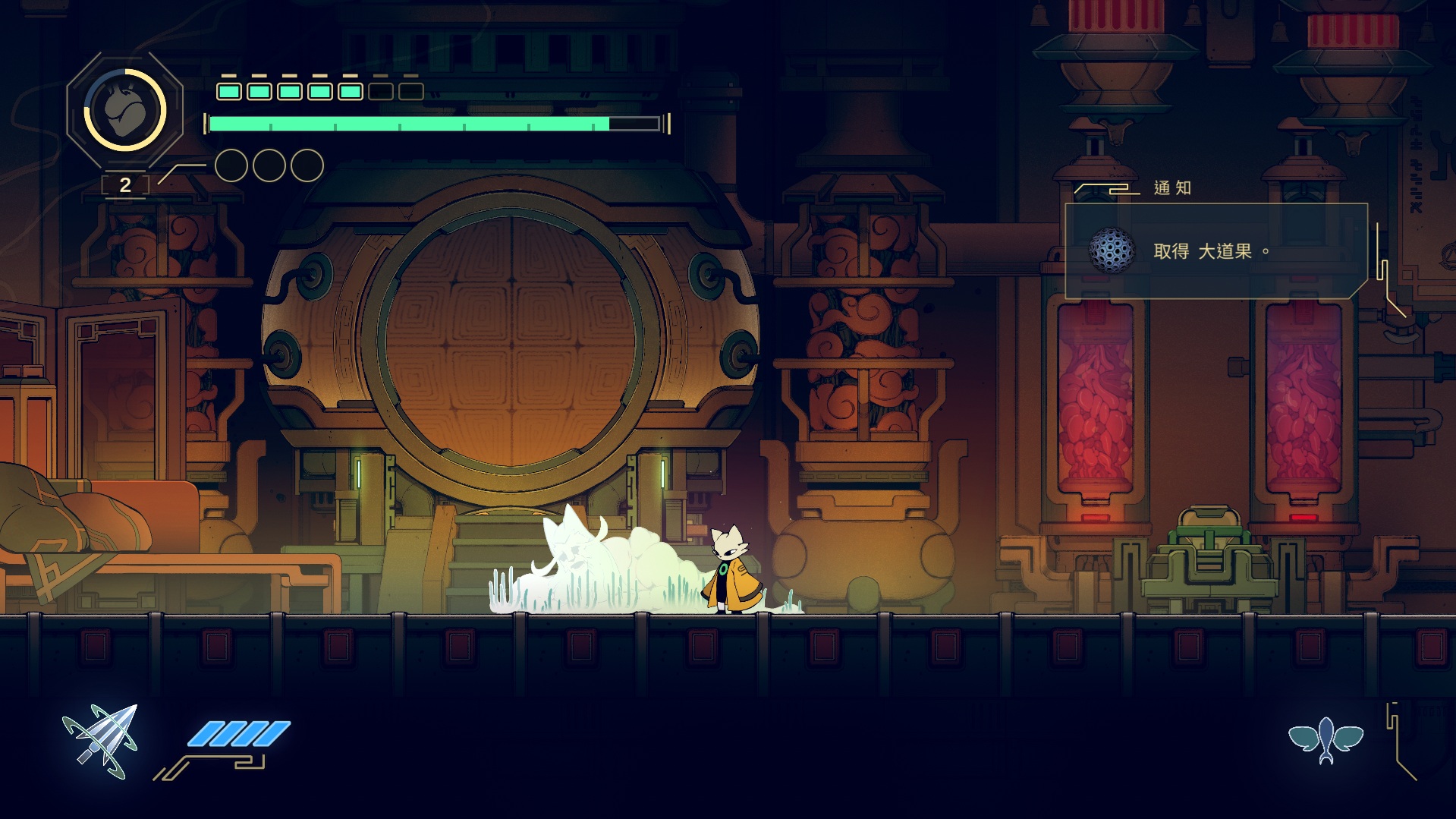Screen dimensions: 1456x819
Task: Click the spotted 大道果 item icon
Action: coord(1112,250)
